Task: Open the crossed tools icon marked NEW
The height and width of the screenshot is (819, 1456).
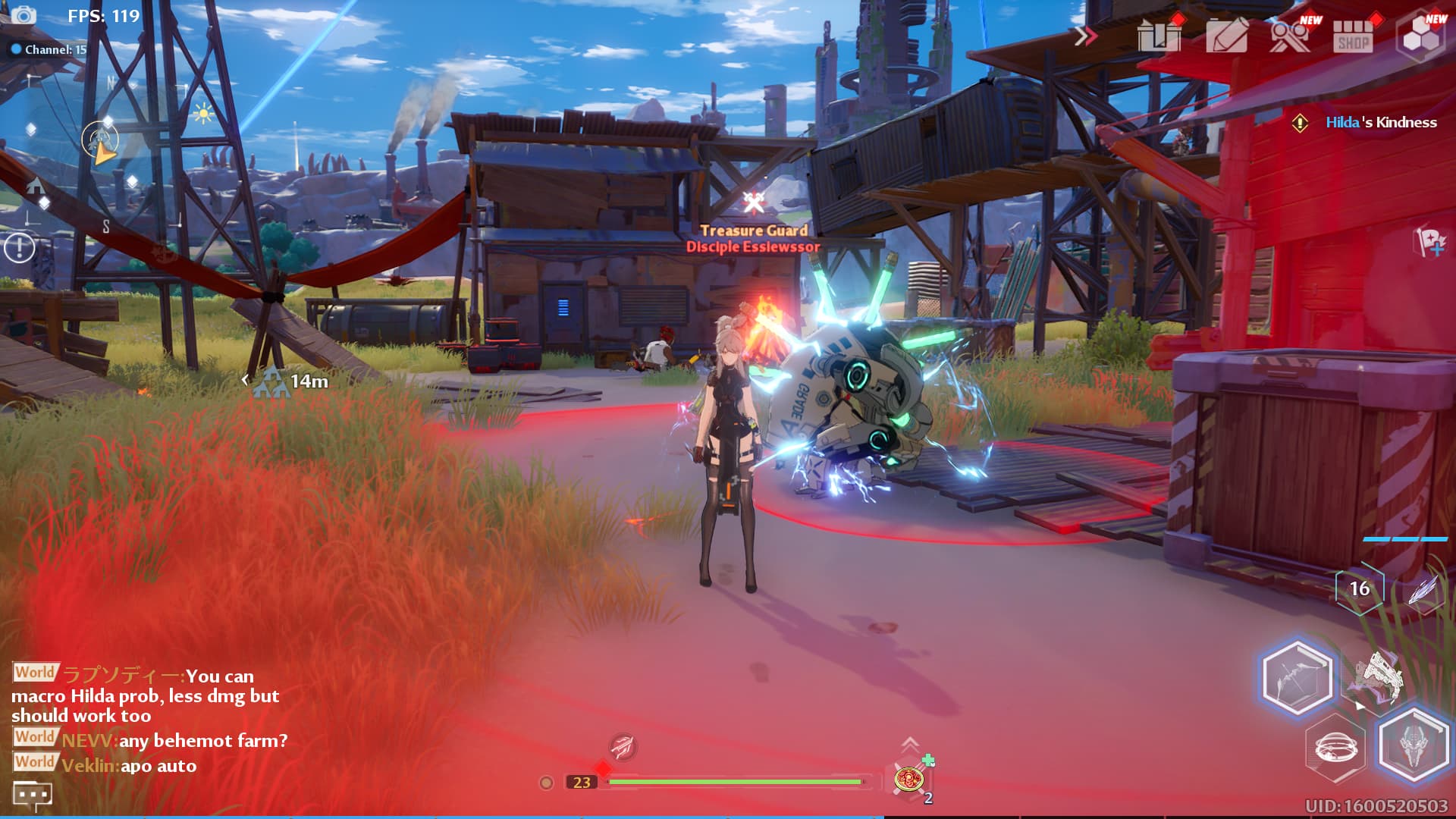Action: click(1290, 35)
